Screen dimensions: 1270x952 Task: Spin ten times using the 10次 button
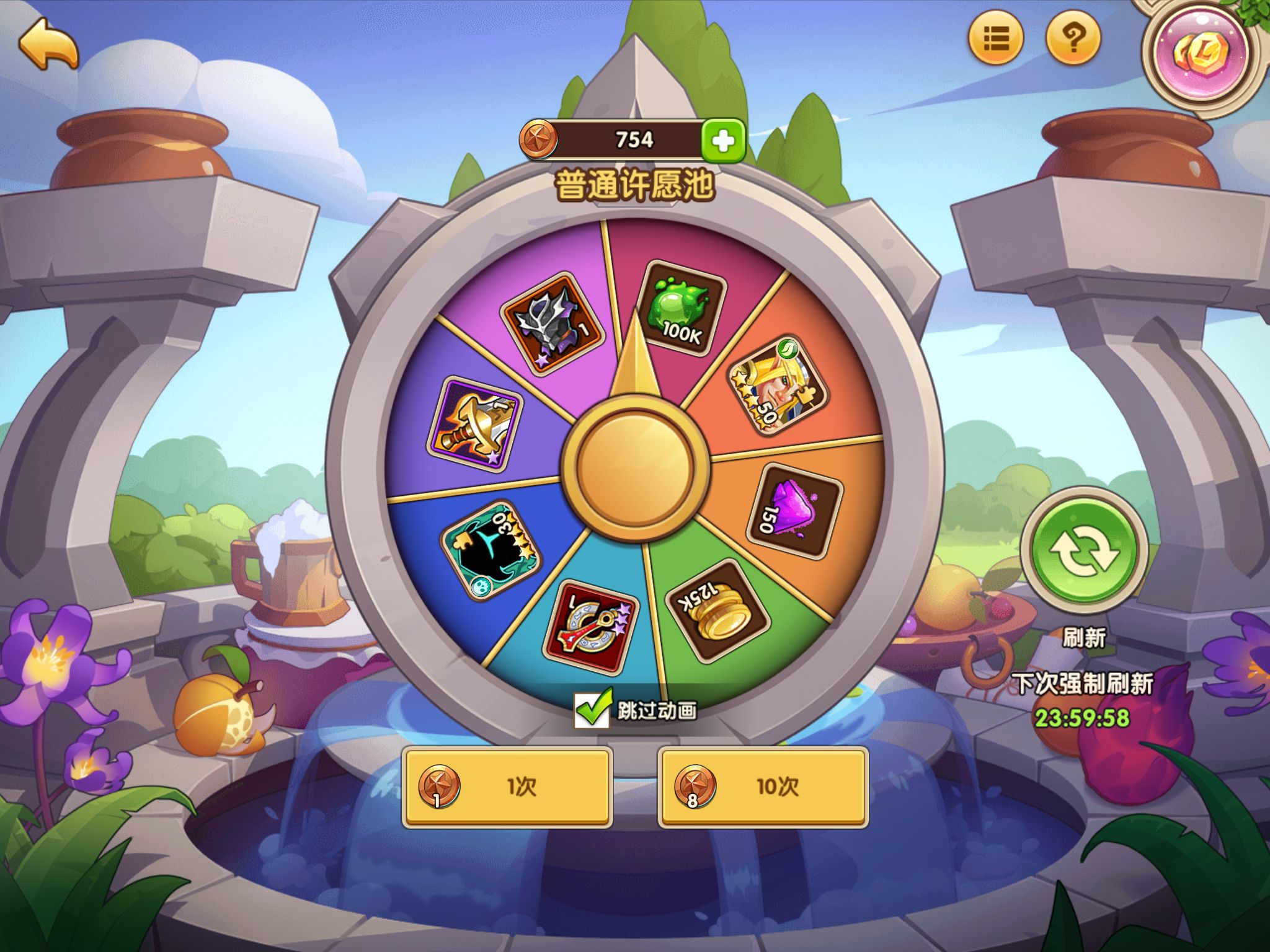tap(763, 787)
